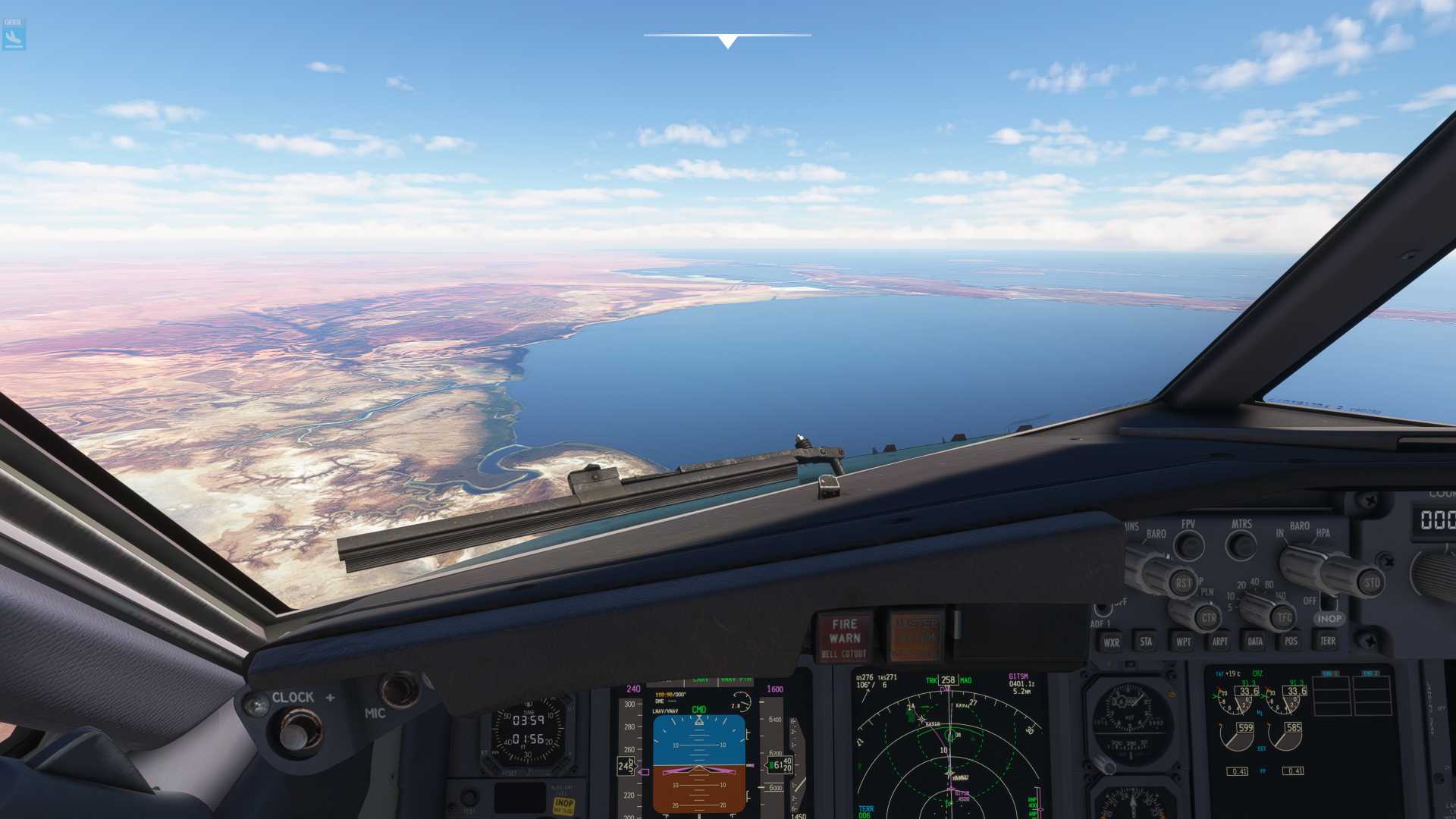Click the GEES landing overlay icon

coord(14,35)
